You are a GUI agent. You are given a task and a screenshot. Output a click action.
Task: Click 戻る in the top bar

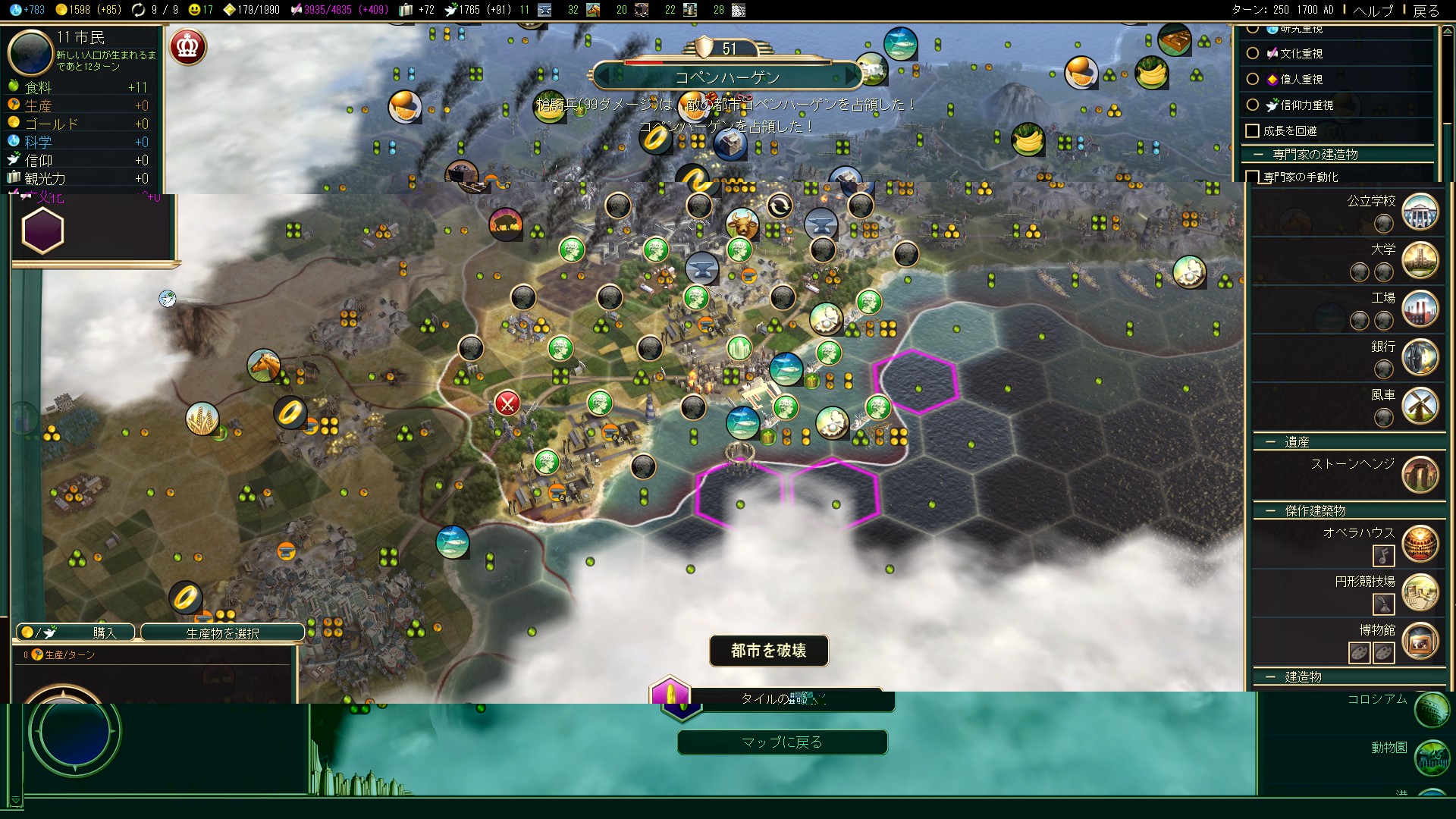pyautogui.click(x=1426, y=10)
